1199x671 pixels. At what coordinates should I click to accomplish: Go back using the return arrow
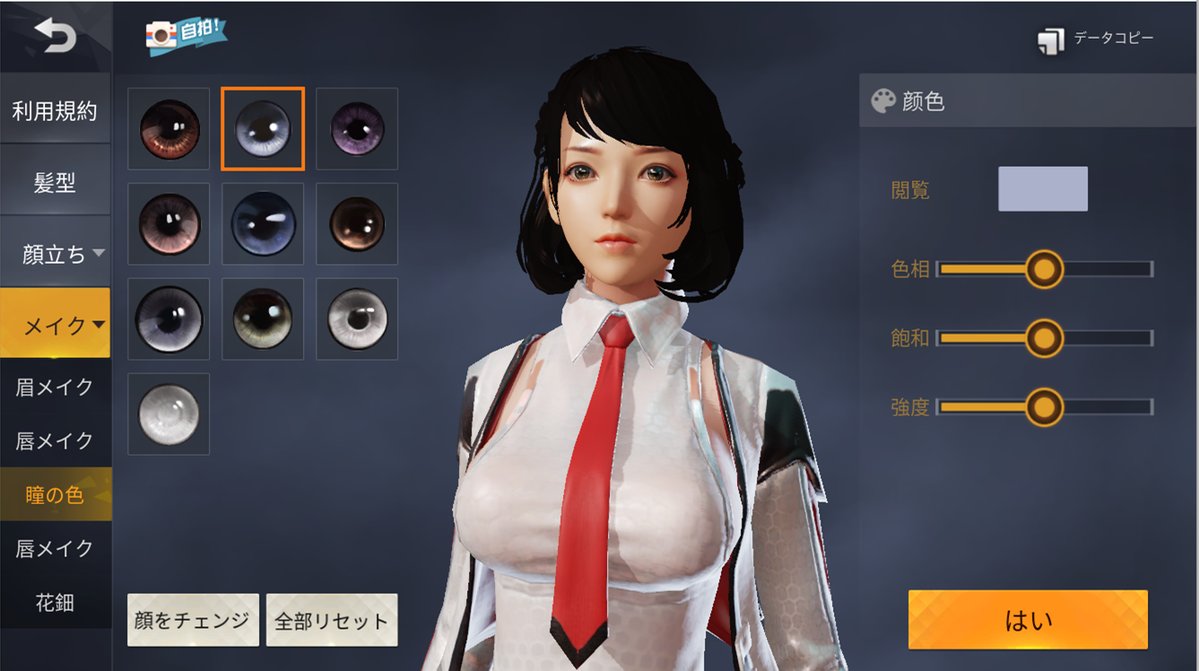coord(54,37)
